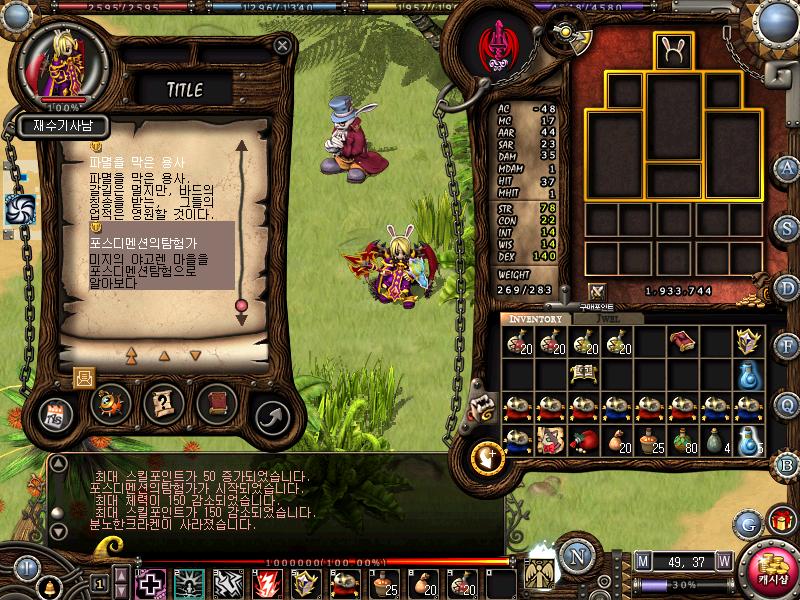800x600 pixels.
Task: Open the calendar icon button
Action: pyautogui.click(x=56, y=416)
